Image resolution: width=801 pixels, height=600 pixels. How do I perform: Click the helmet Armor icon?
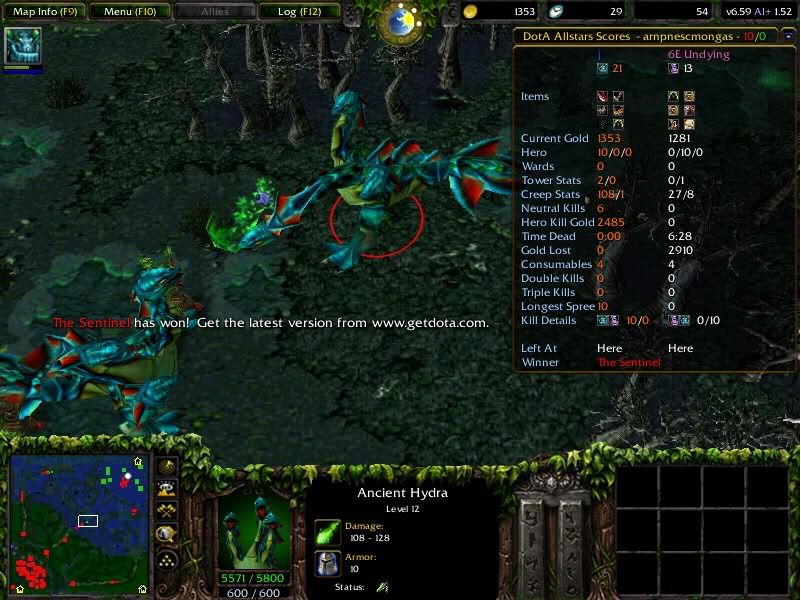pyautogui.click(x=328, y=564)
